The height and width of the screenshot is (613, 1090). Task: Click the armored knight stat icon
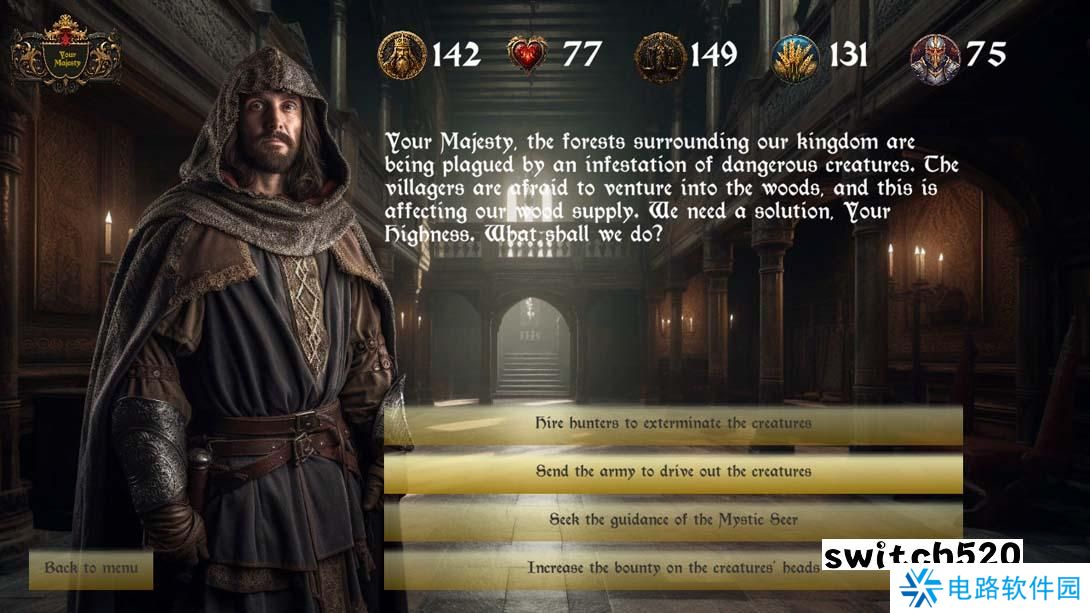(x=934, y=56)
